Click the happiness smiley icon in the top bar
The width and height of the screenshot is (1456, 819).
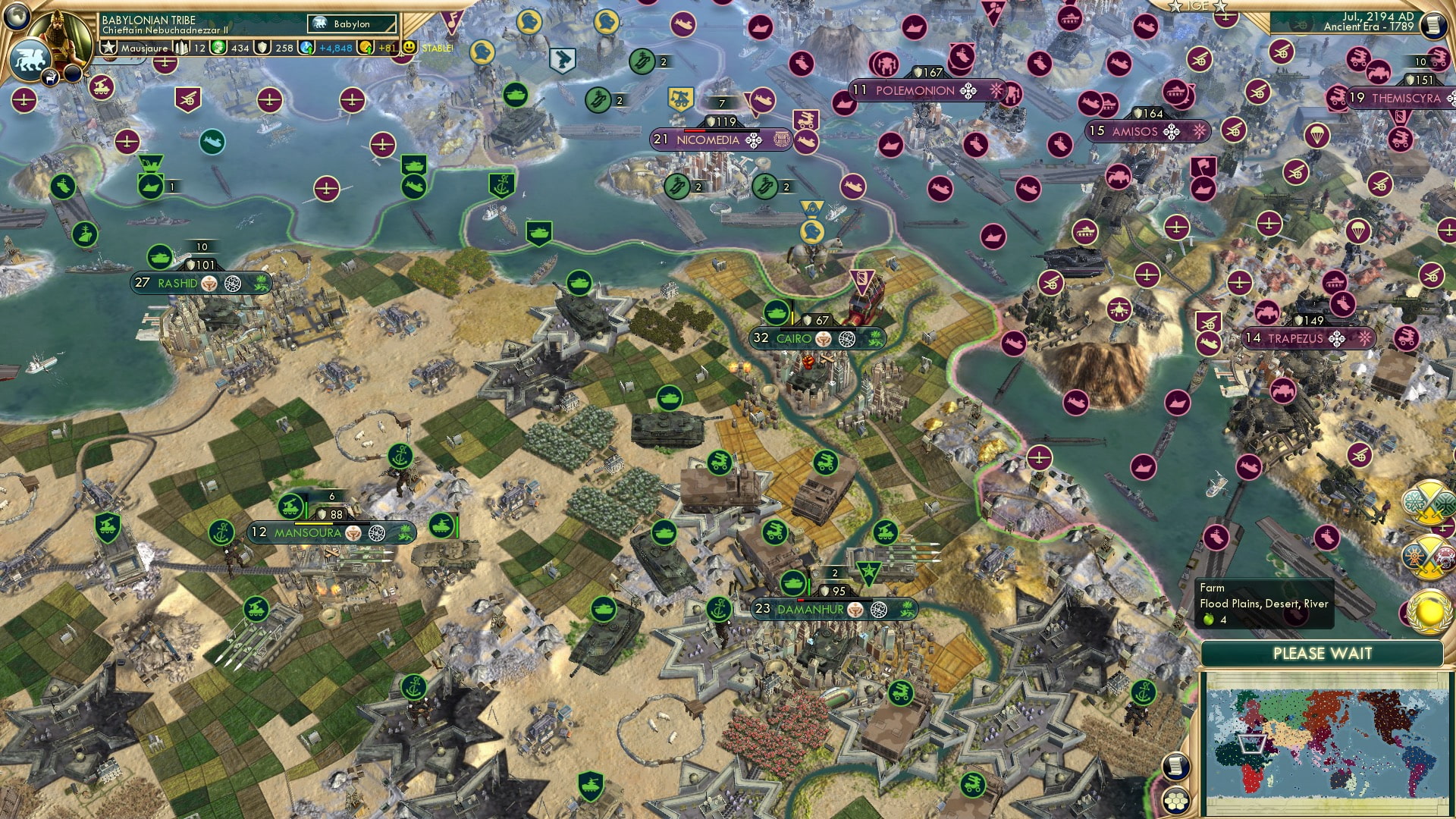[x=409, y=48]
